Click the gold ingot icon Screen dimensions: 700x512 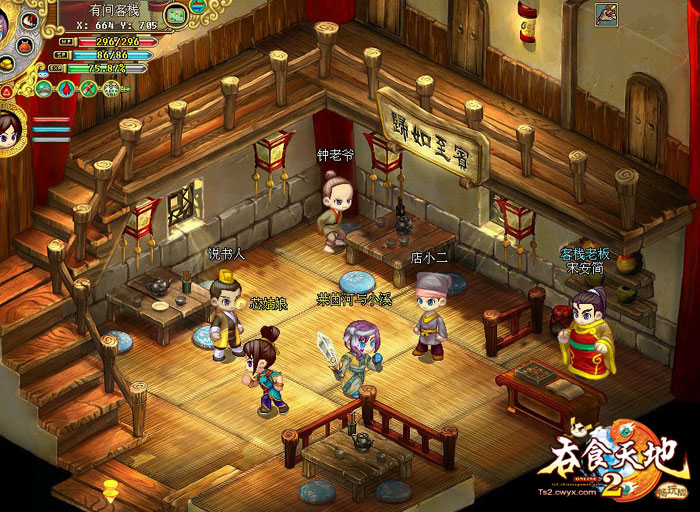click(6, 66)
